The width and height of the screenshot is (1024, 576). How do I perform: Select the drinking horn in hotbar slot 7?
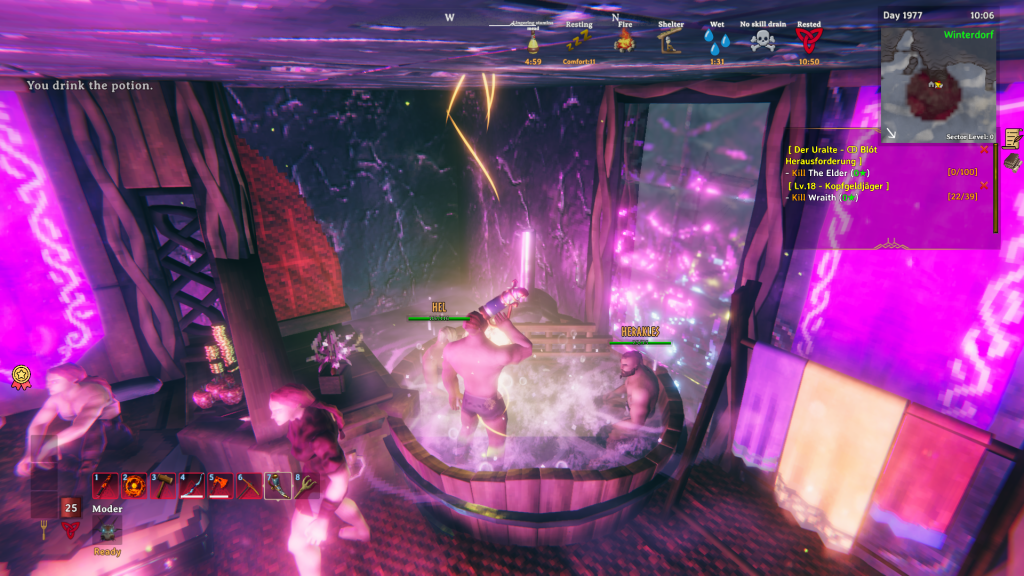(277, 485)
